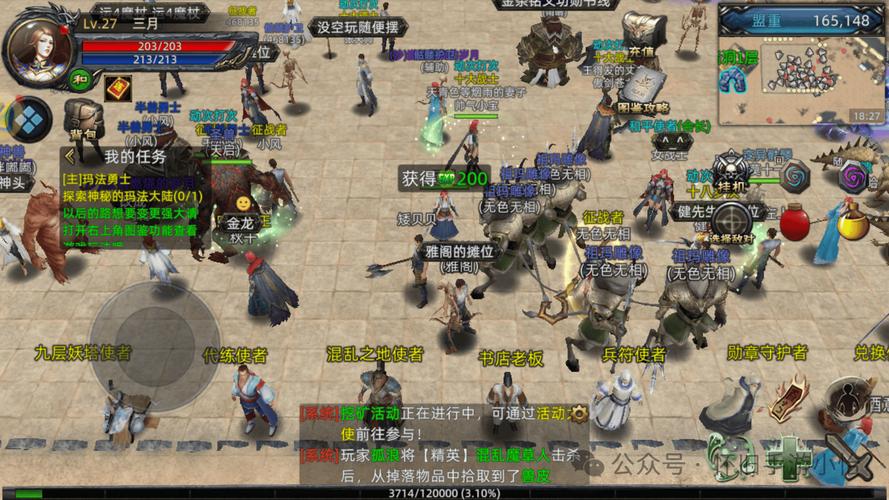Activate the blue-gray swirl skill
The width and height of the screenshot is (889, 500).
[x=796, y=176]
